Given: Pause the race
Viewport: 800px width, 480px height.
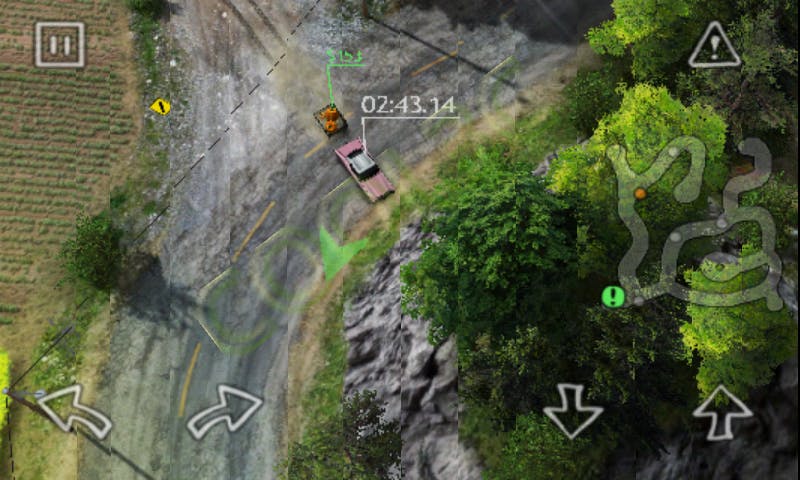Looking at the screenshot, I should coord(60,44).
